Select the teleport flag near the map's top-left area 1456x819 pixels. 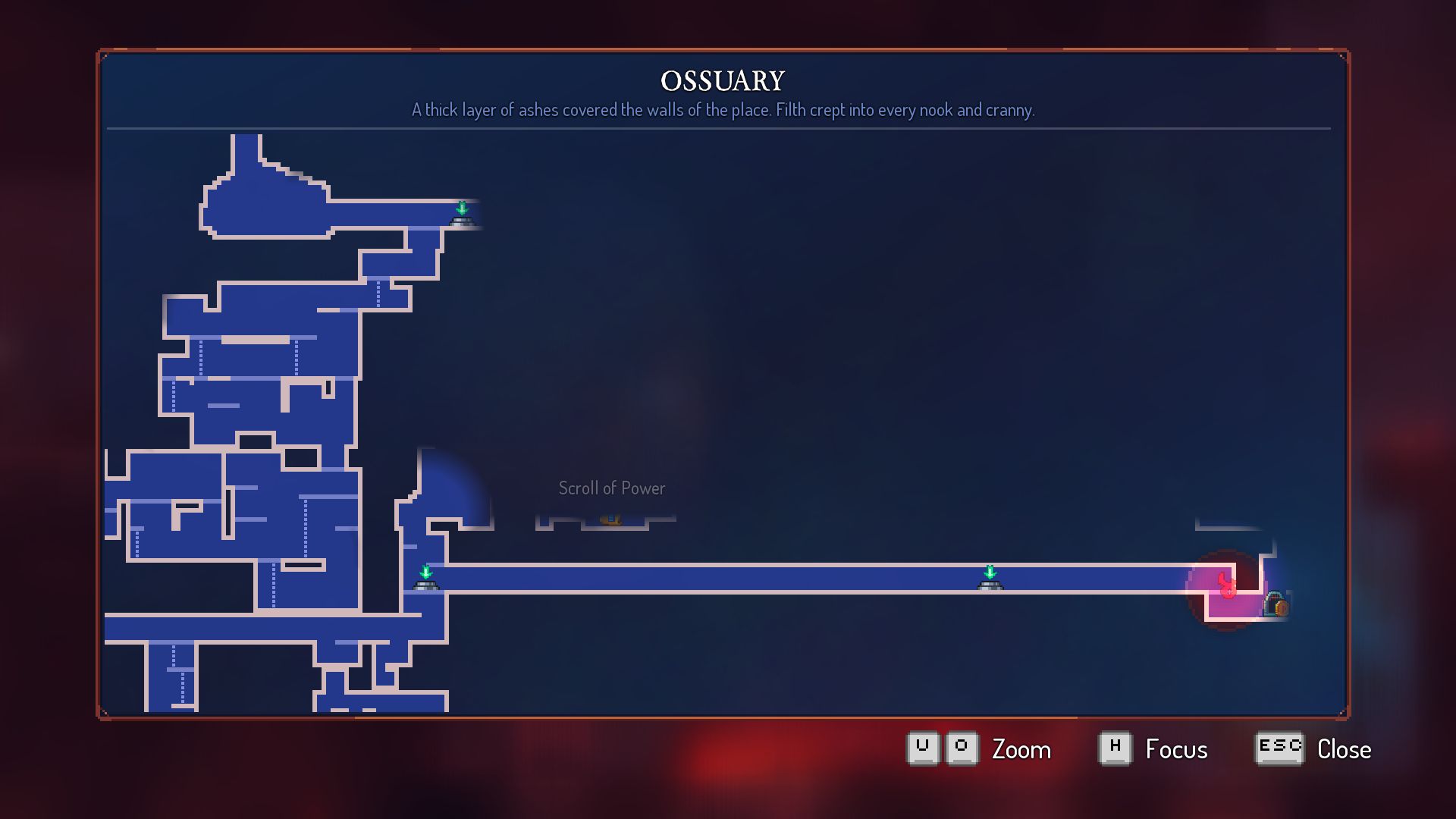tap(463, 216)
